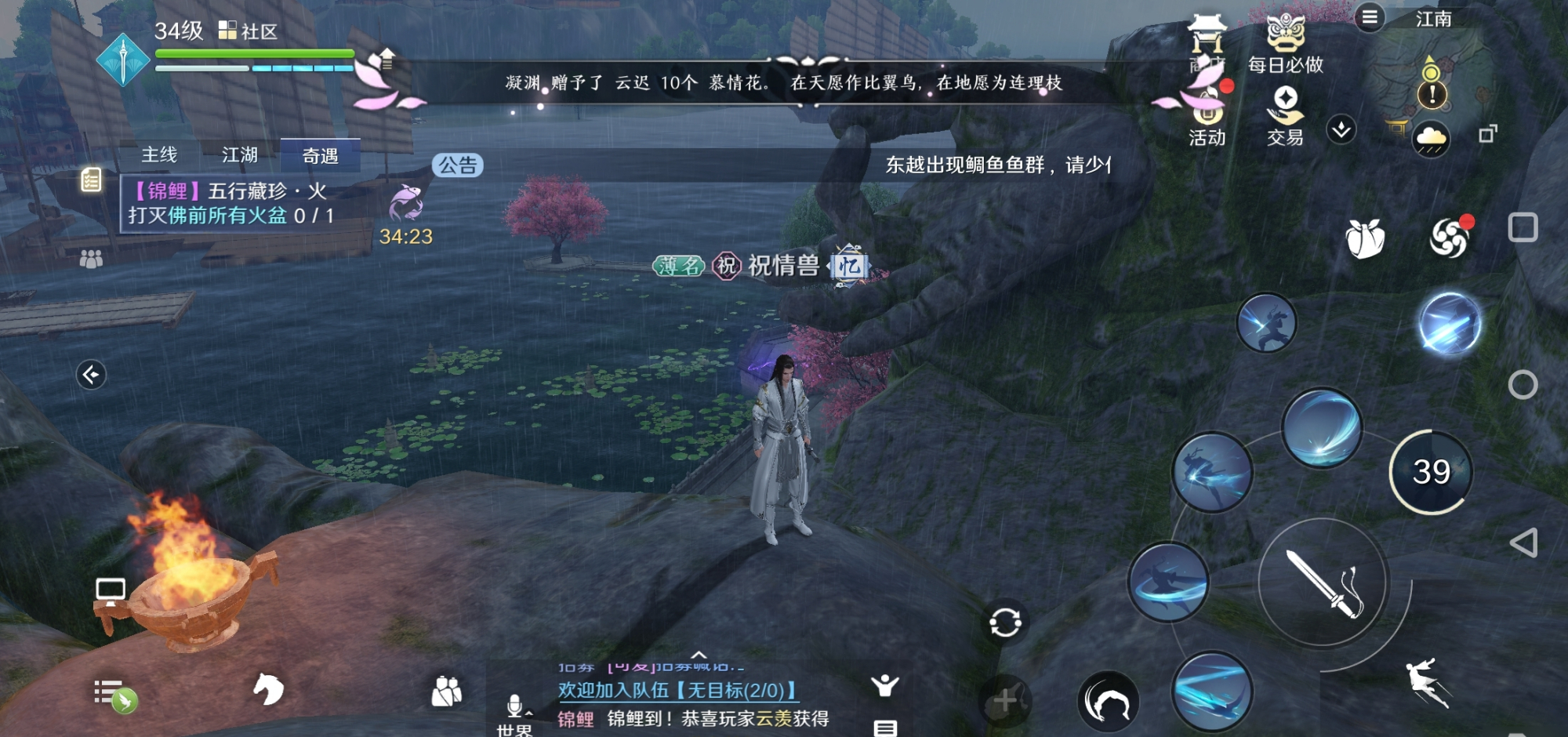Switch to the 江湖 tab
Image resolution: width=1568 pixels, height=737 pixels.
[x=241, y=155]
